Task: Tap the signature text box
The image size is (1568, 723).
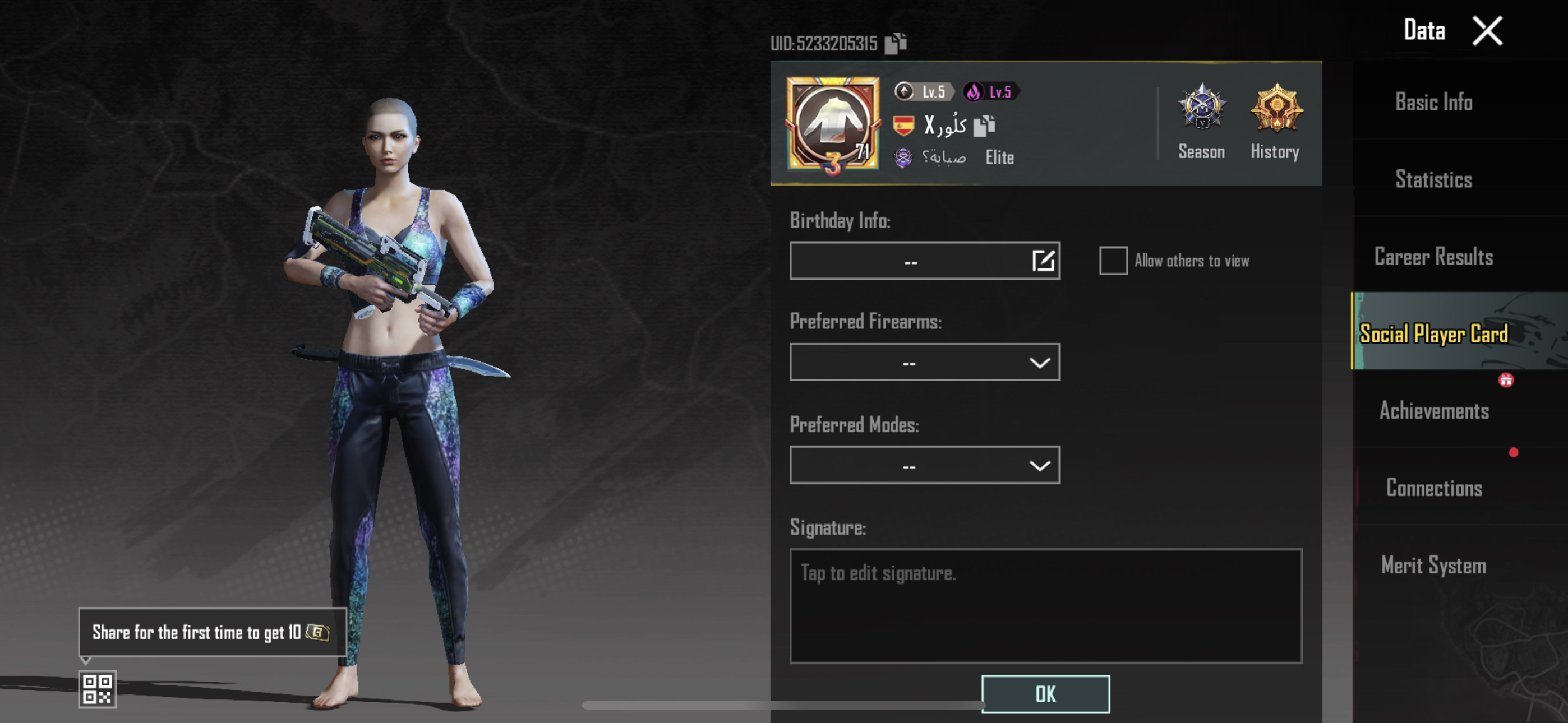Action: point(1045,605)
